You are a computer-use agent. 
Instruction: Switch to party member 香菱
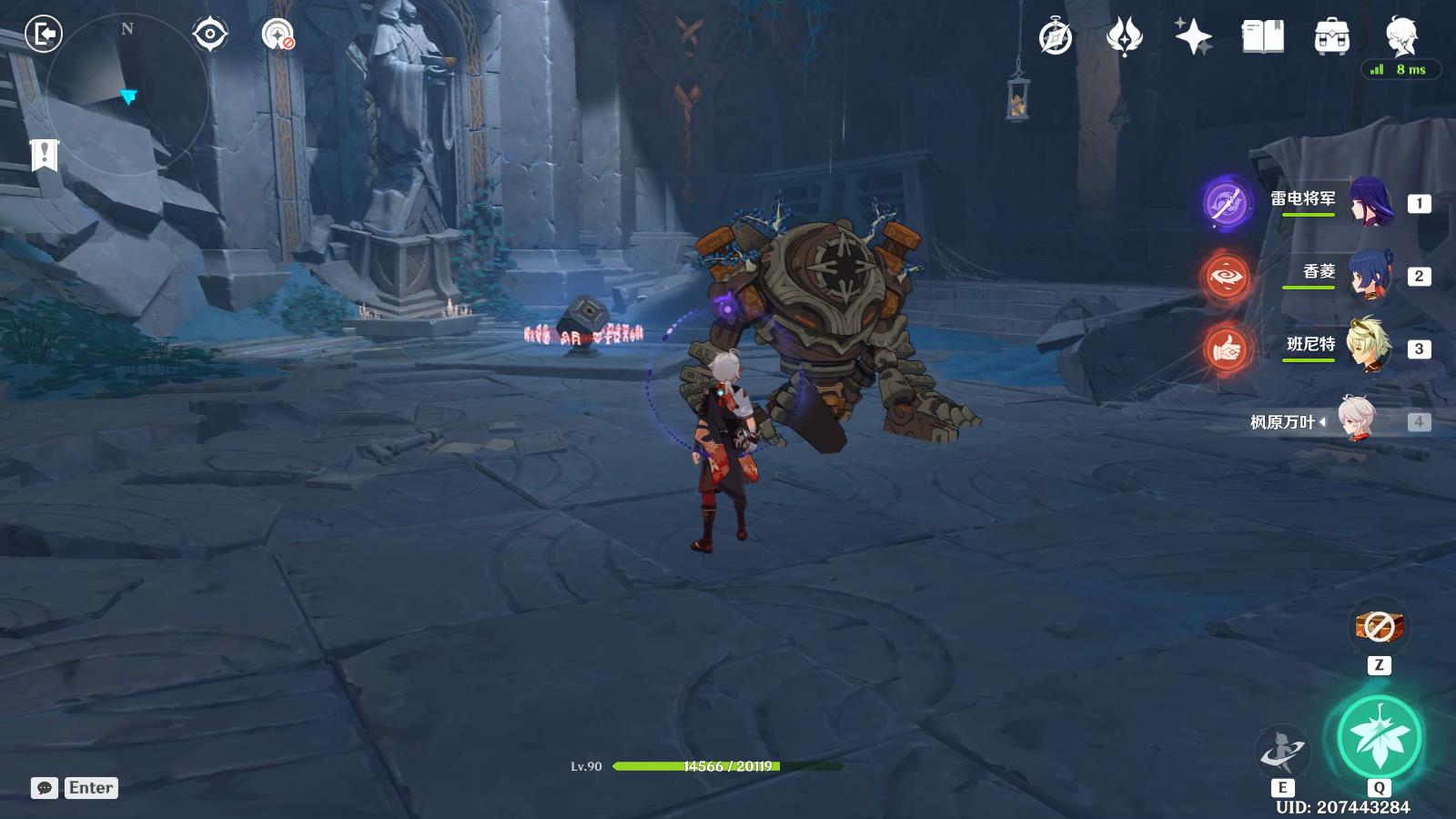(1370, 275)
